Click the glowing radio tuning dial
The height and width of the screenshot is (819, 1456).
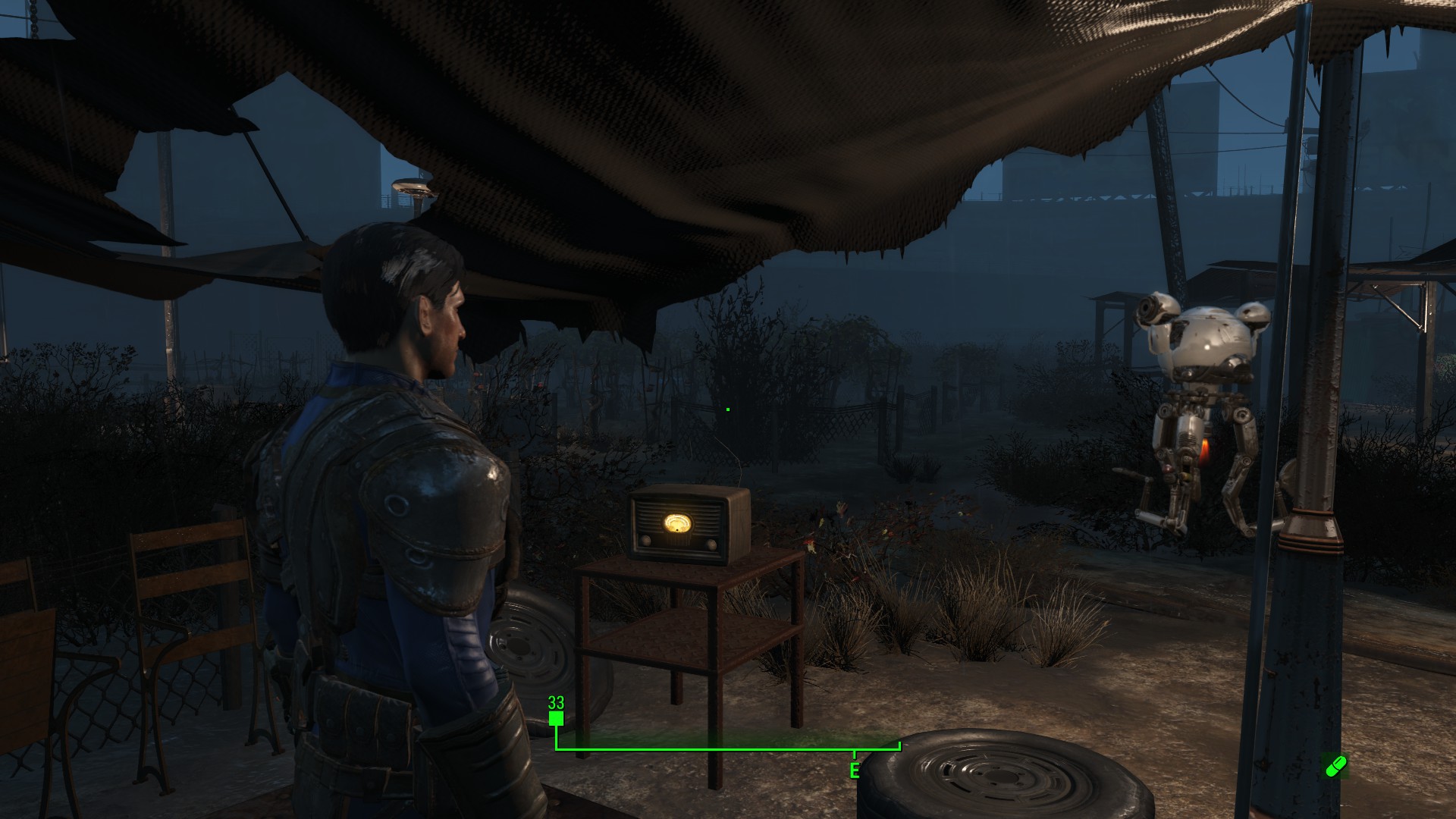678,522
